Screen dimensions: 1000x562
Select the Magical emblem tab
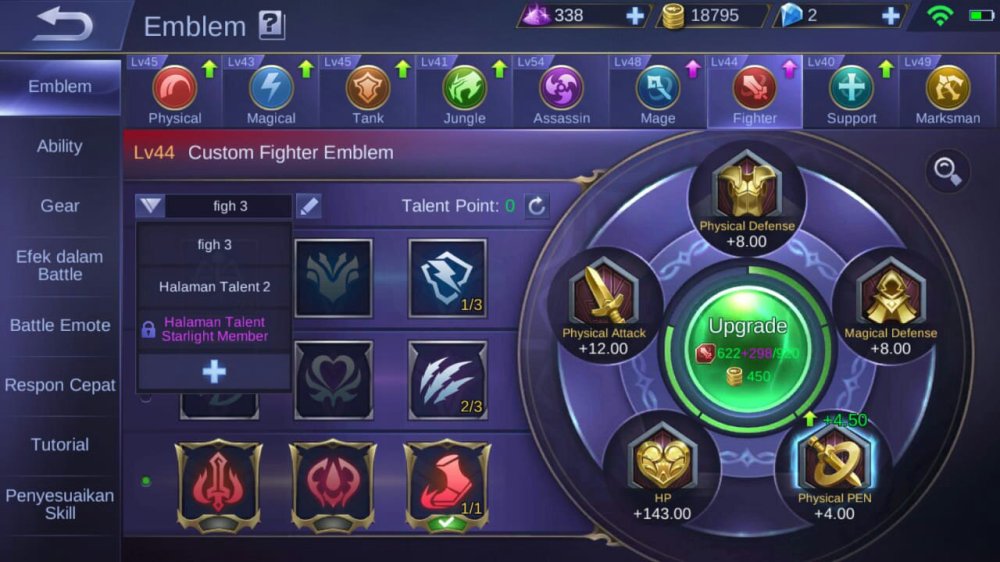[271, 92]
